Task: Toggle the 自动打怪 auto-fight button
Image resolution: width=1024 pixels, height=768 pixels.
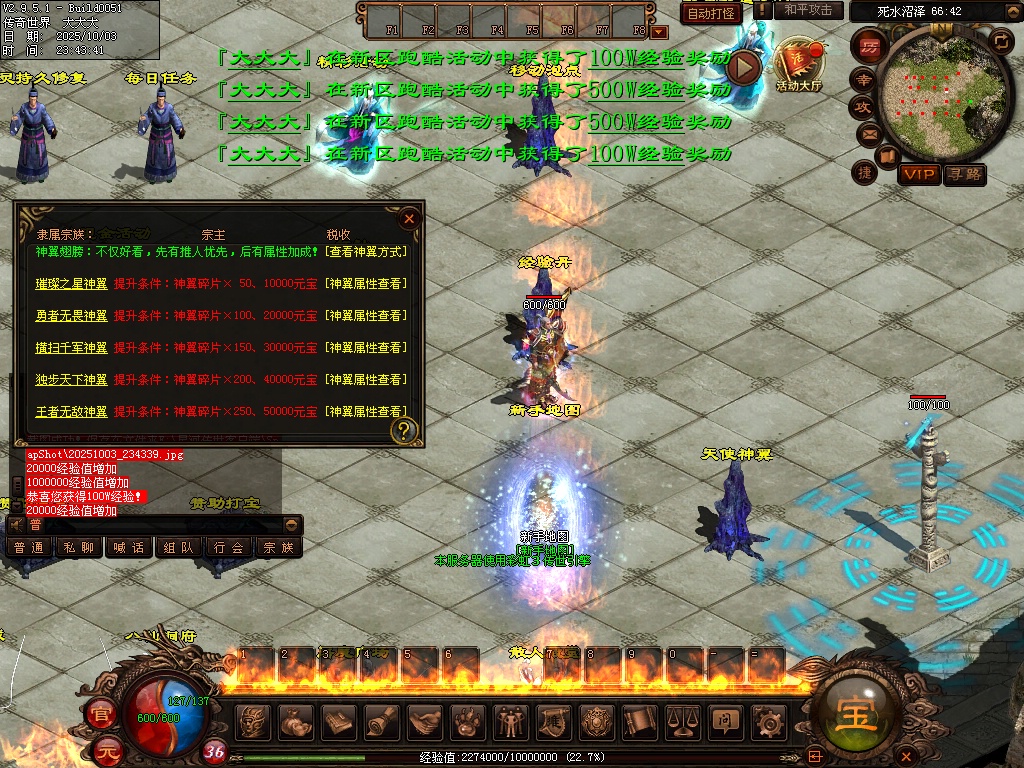Action: [x=711, y=13]
